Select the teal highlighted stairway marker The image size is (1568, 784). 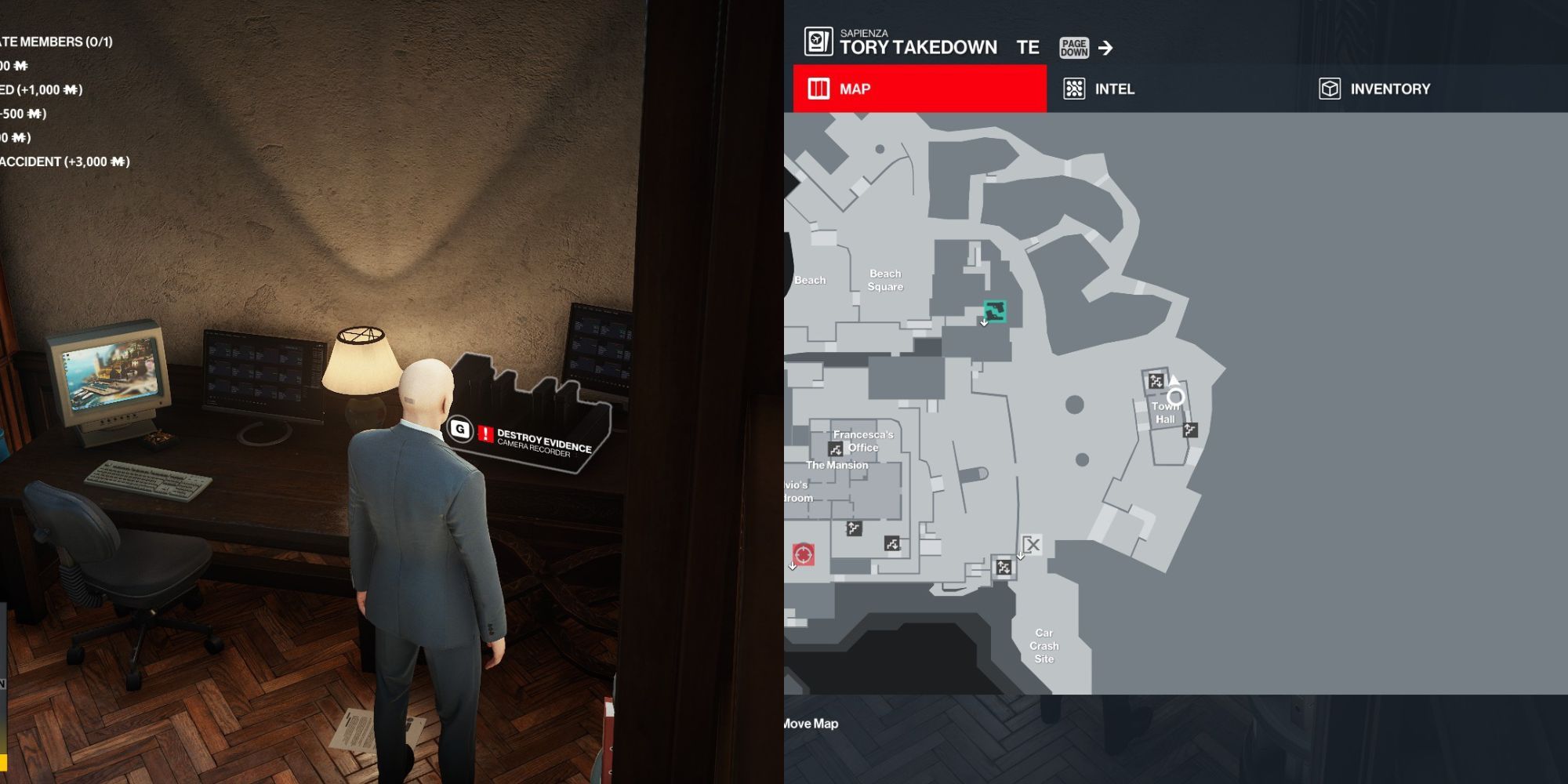click(x=994, y=311)
